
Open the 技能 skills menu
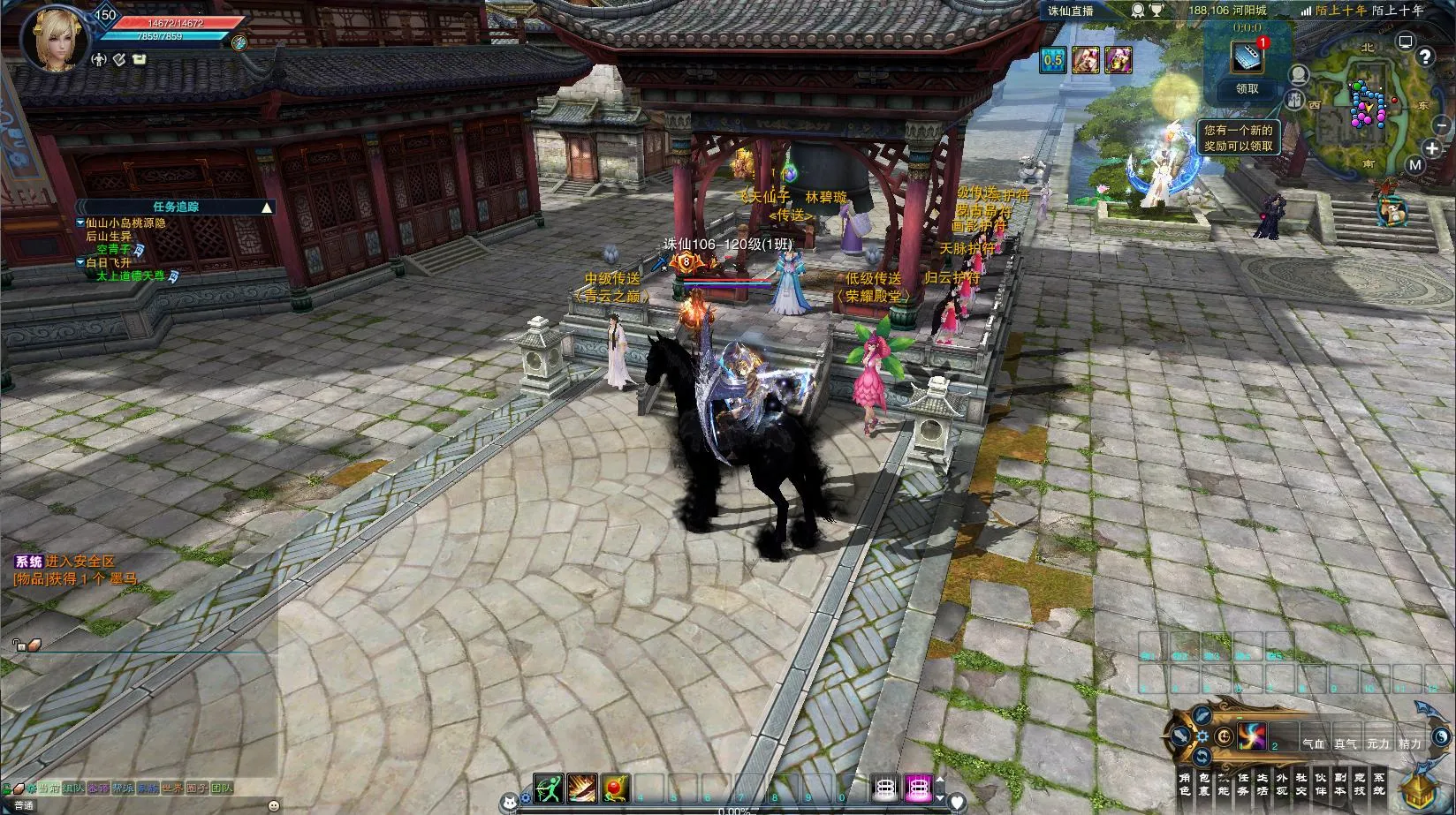point(1223,783)
